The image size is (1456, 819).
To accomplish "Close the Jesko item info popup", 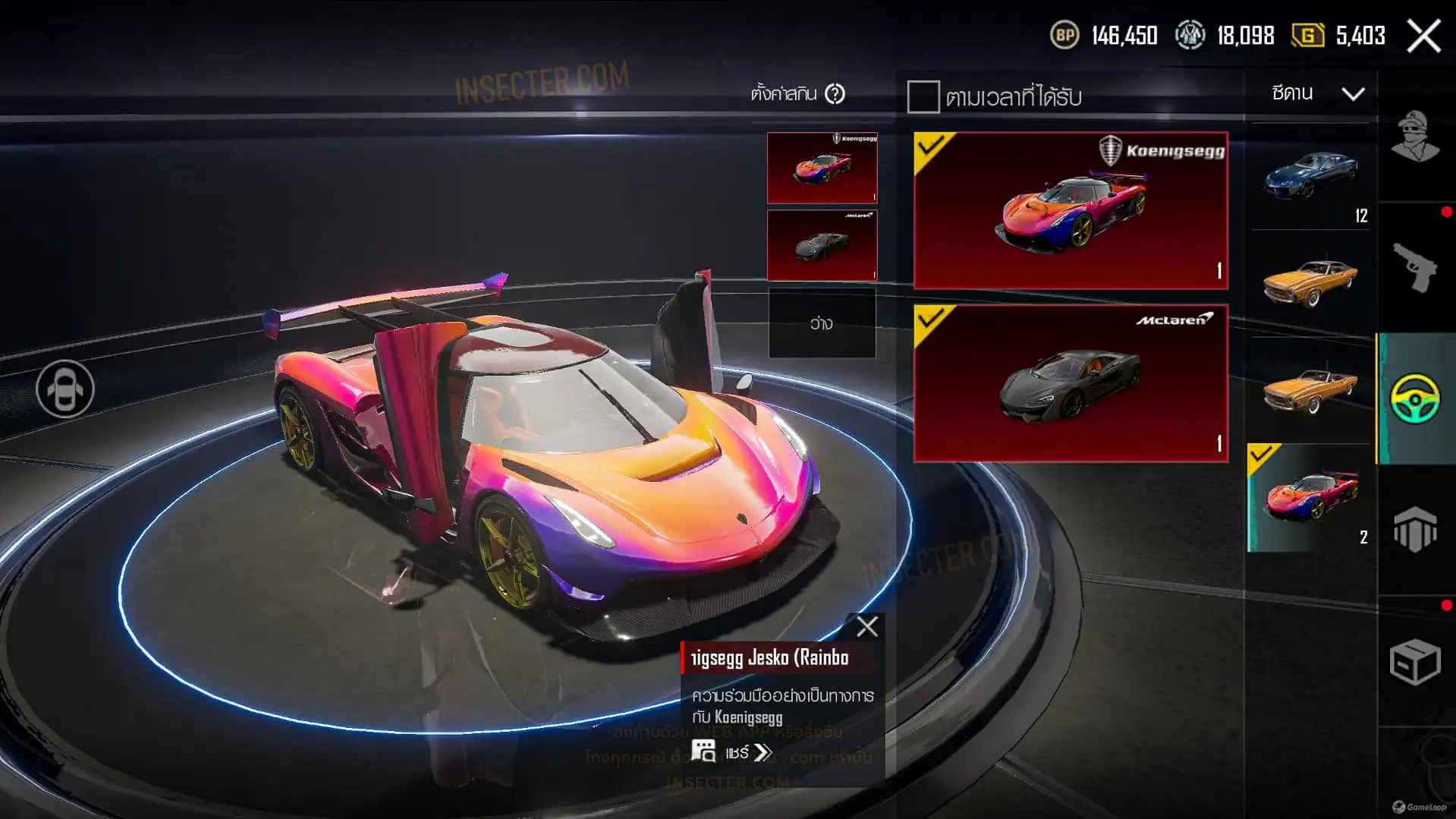I will click(866, 626).
